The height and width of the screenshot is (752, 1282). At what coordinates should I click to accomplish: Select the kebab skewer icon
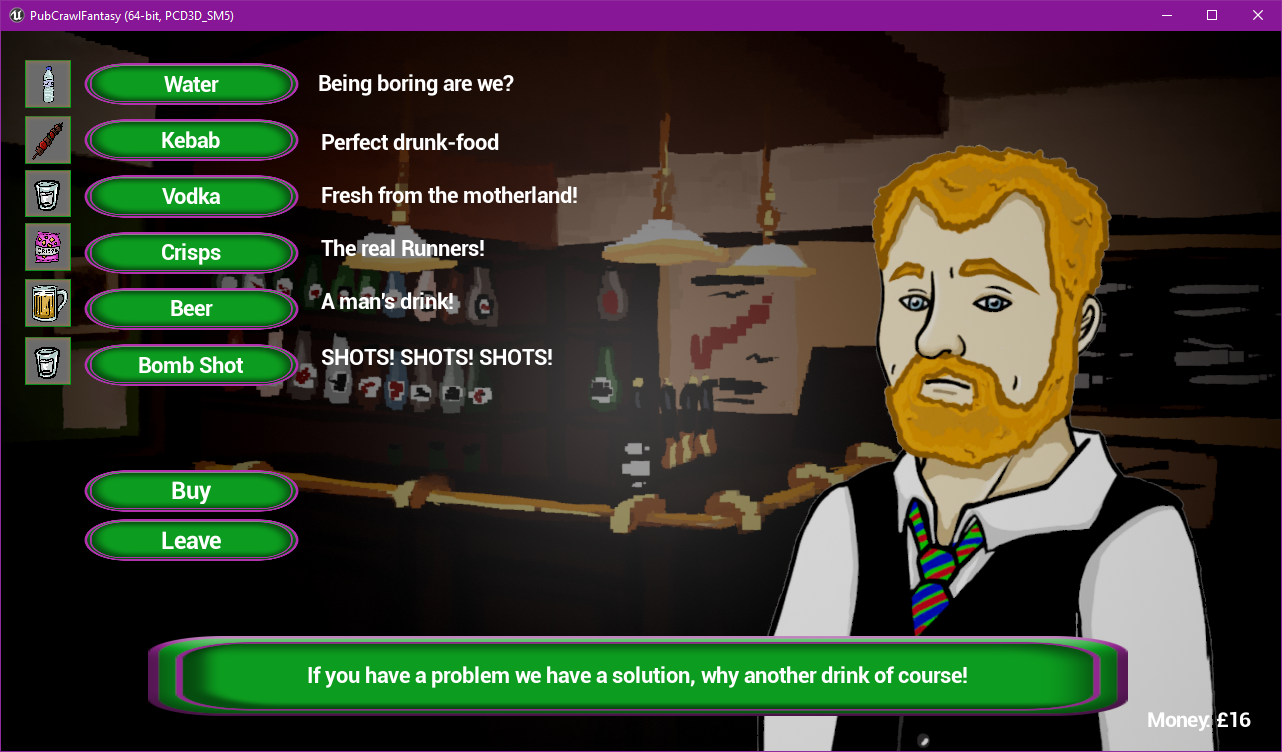[x=47, y=140]
